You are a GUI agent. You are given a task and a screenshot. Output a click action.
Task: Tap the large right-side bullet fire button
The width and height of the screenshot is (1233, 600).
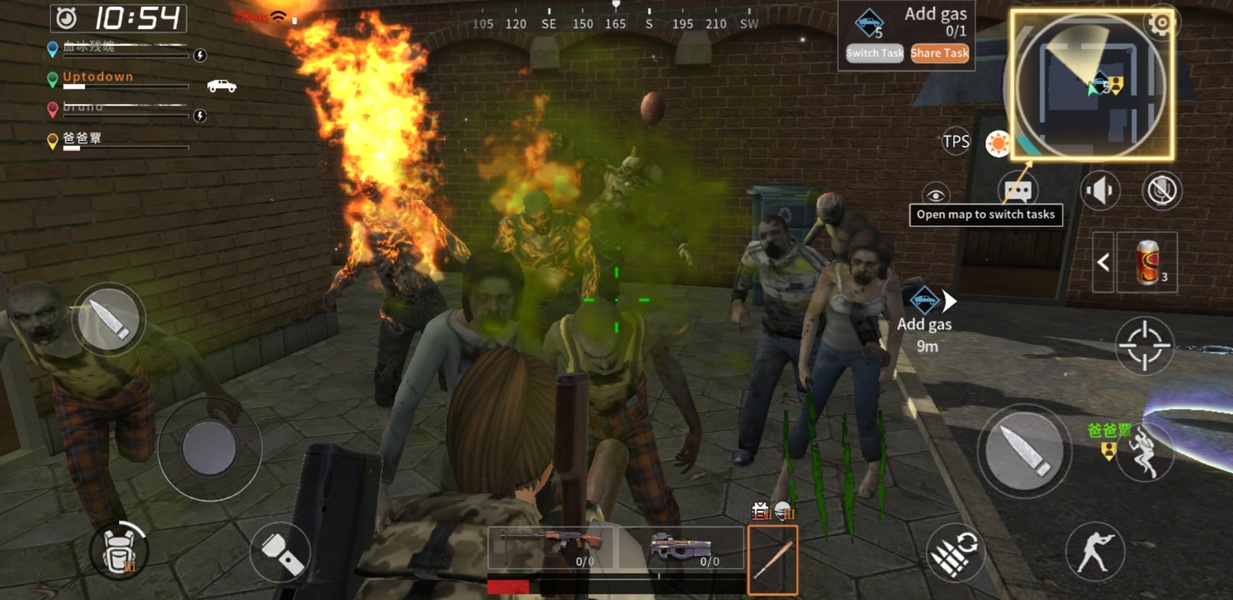pos(1023,450)
